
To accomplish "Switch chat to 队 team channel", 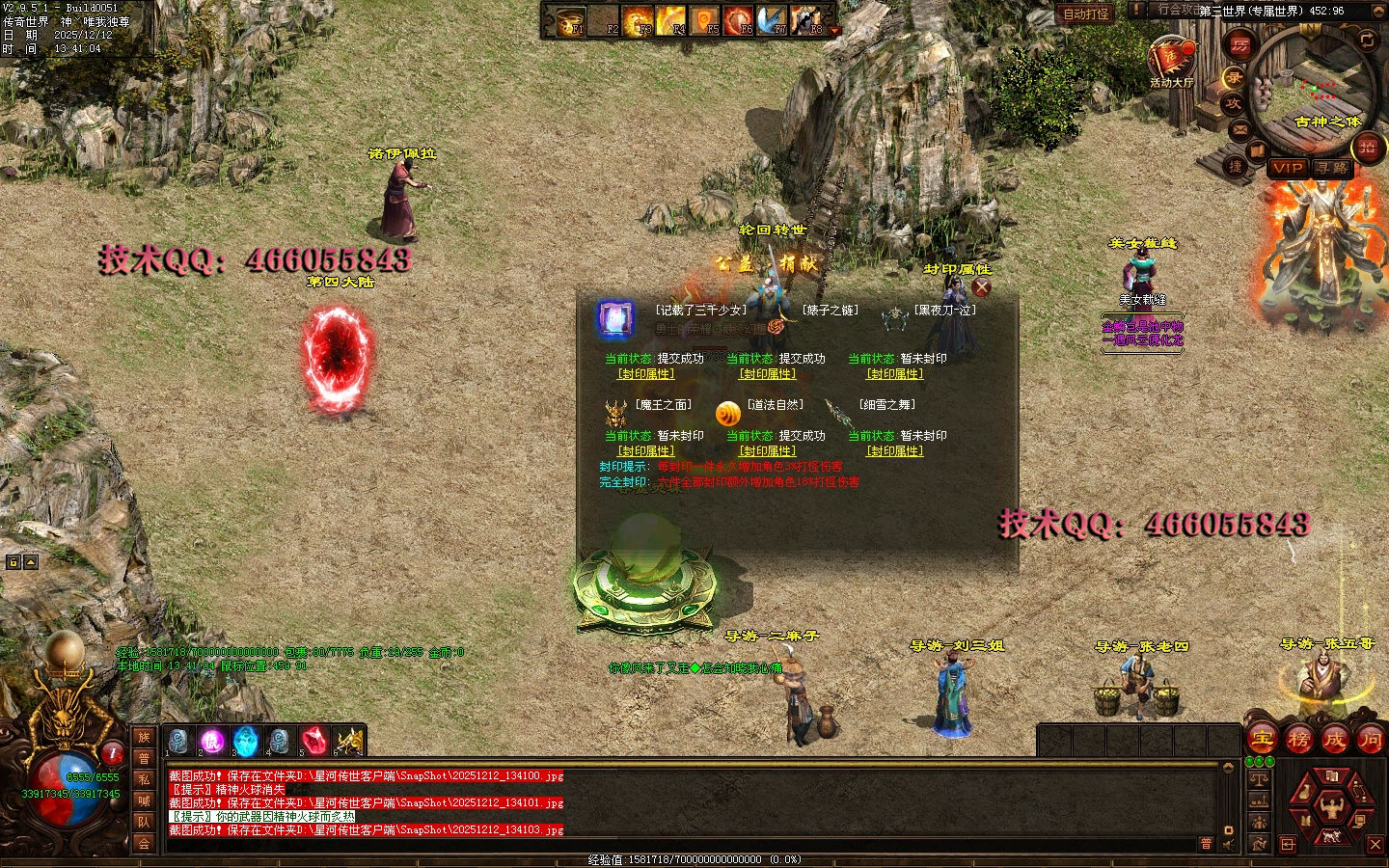I will 144,822.
